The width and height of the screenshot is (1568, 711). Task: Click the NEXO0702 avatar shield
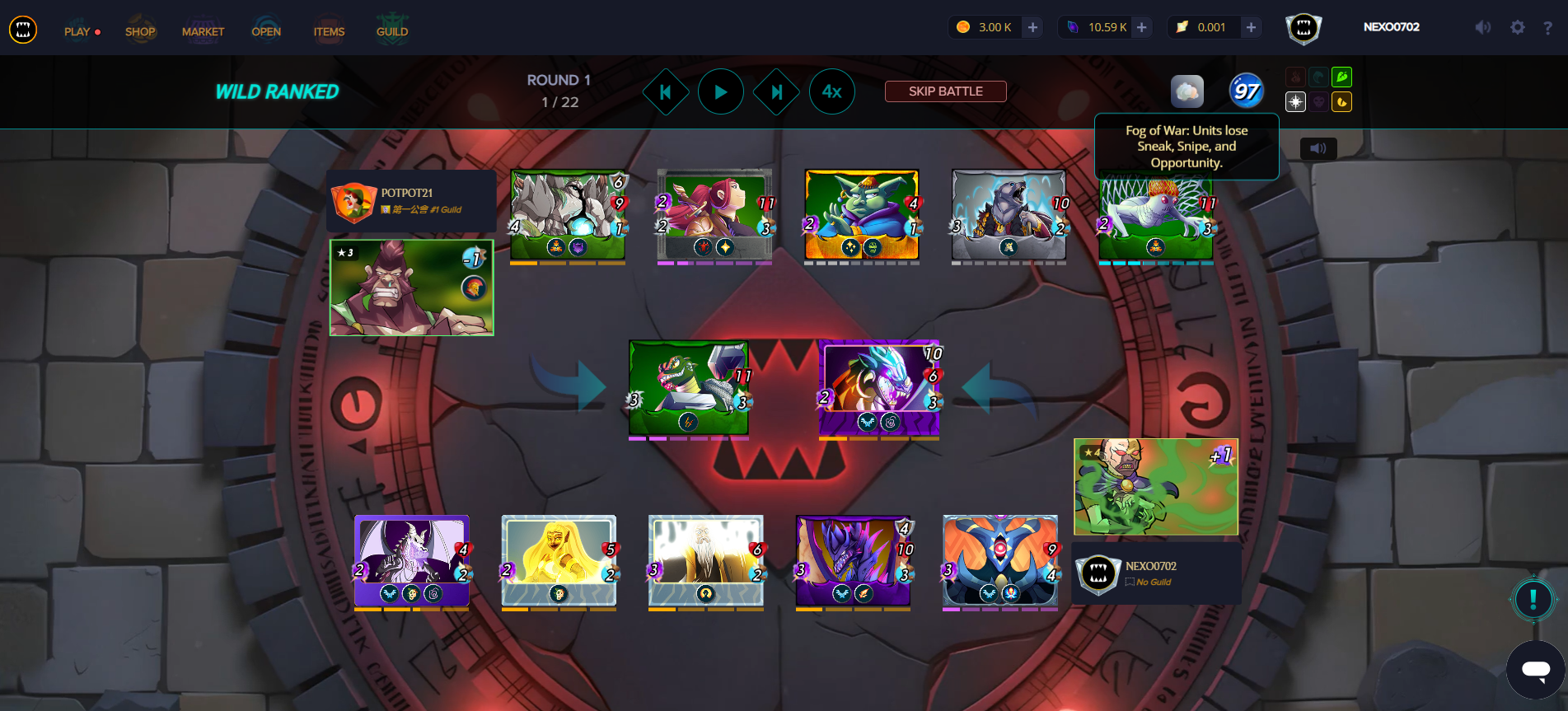tap(1304, 26)
